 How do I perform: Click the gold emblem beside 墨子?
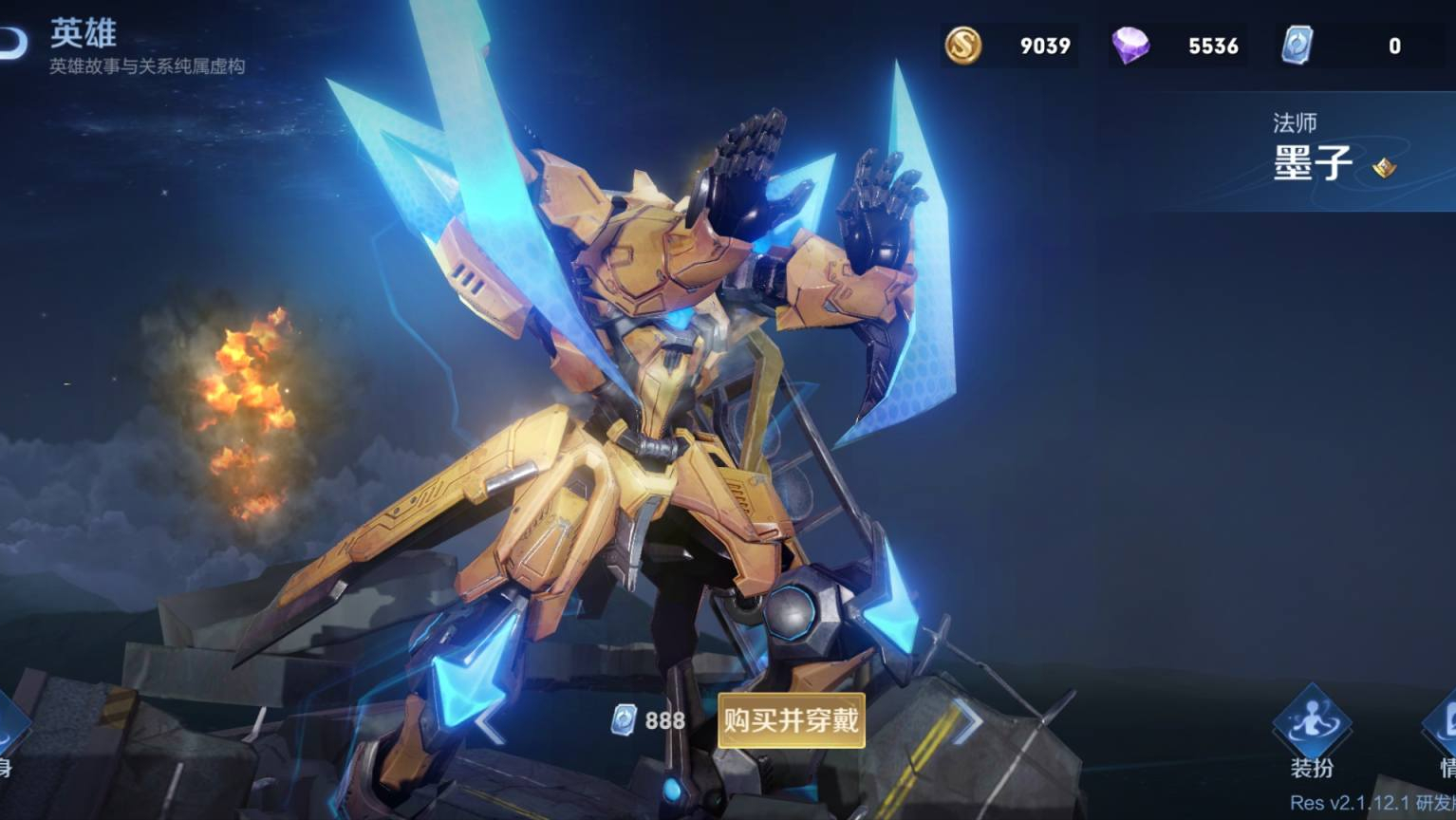(x=1385, y=168)
